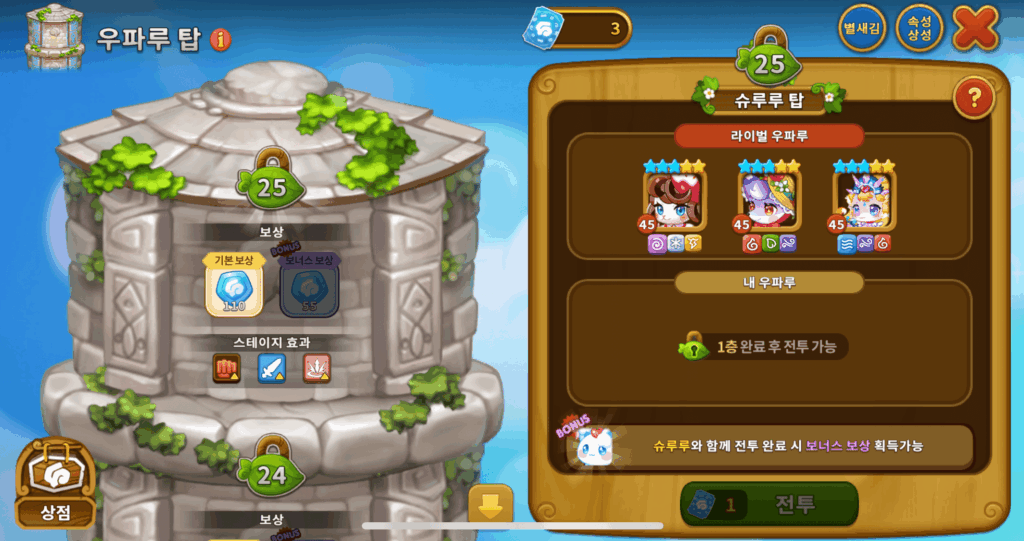View the 기본 보상 reward item

pos(234,288)
